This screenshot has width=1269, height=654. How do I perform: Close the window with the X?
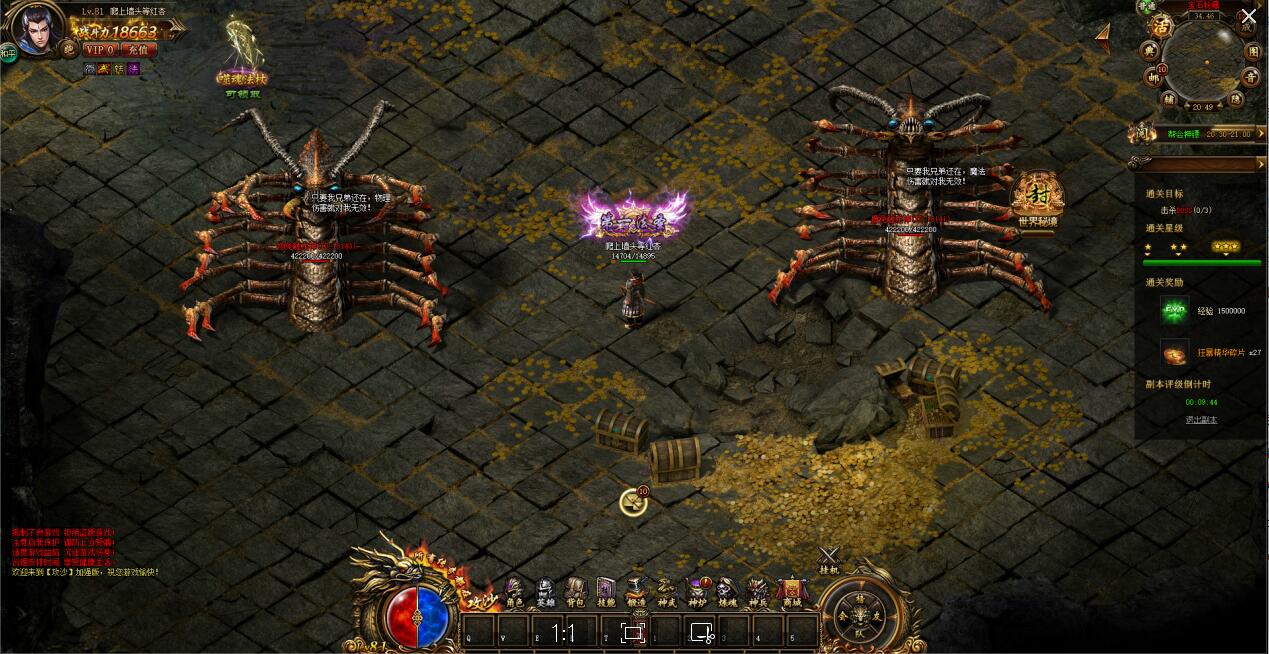[1249, 16]
